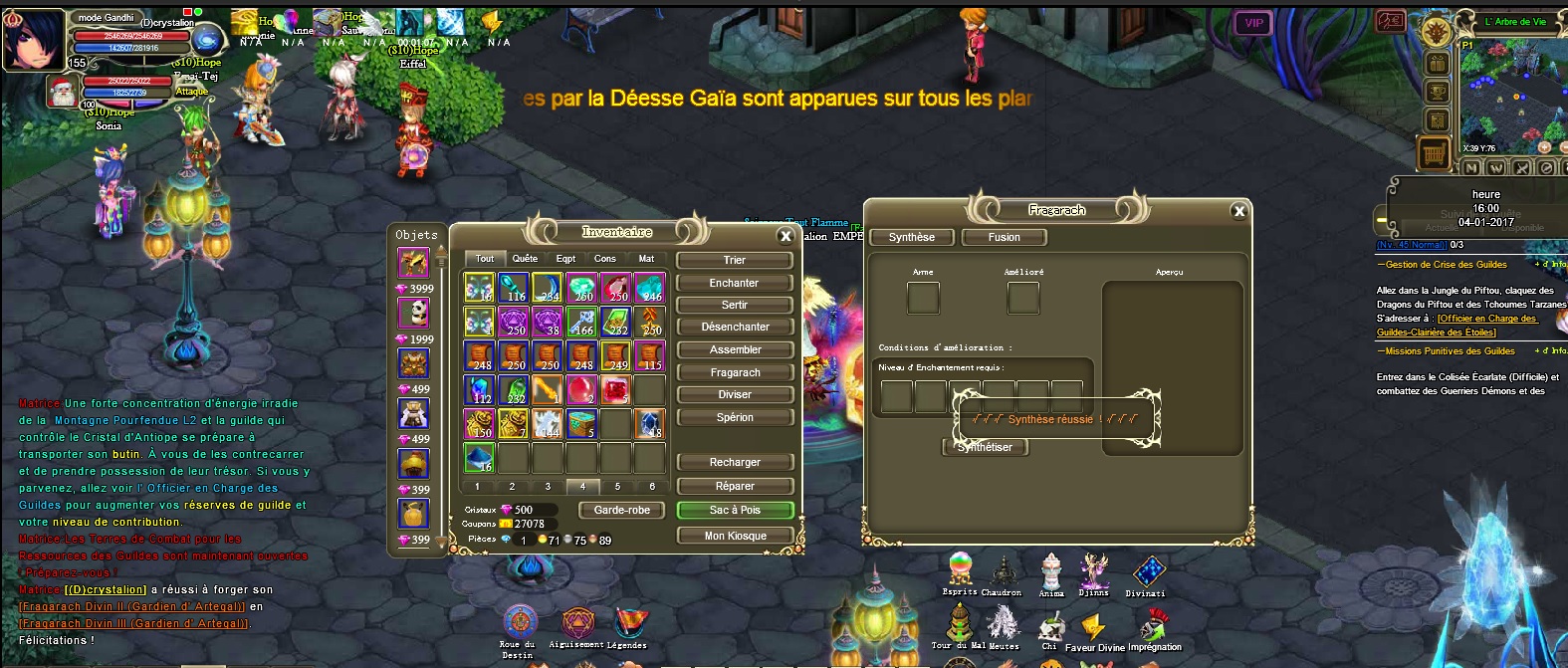This screenshot has width=1568, height=668.
Task: Sort inventory with Trier button
Action: tap(735, 260)
